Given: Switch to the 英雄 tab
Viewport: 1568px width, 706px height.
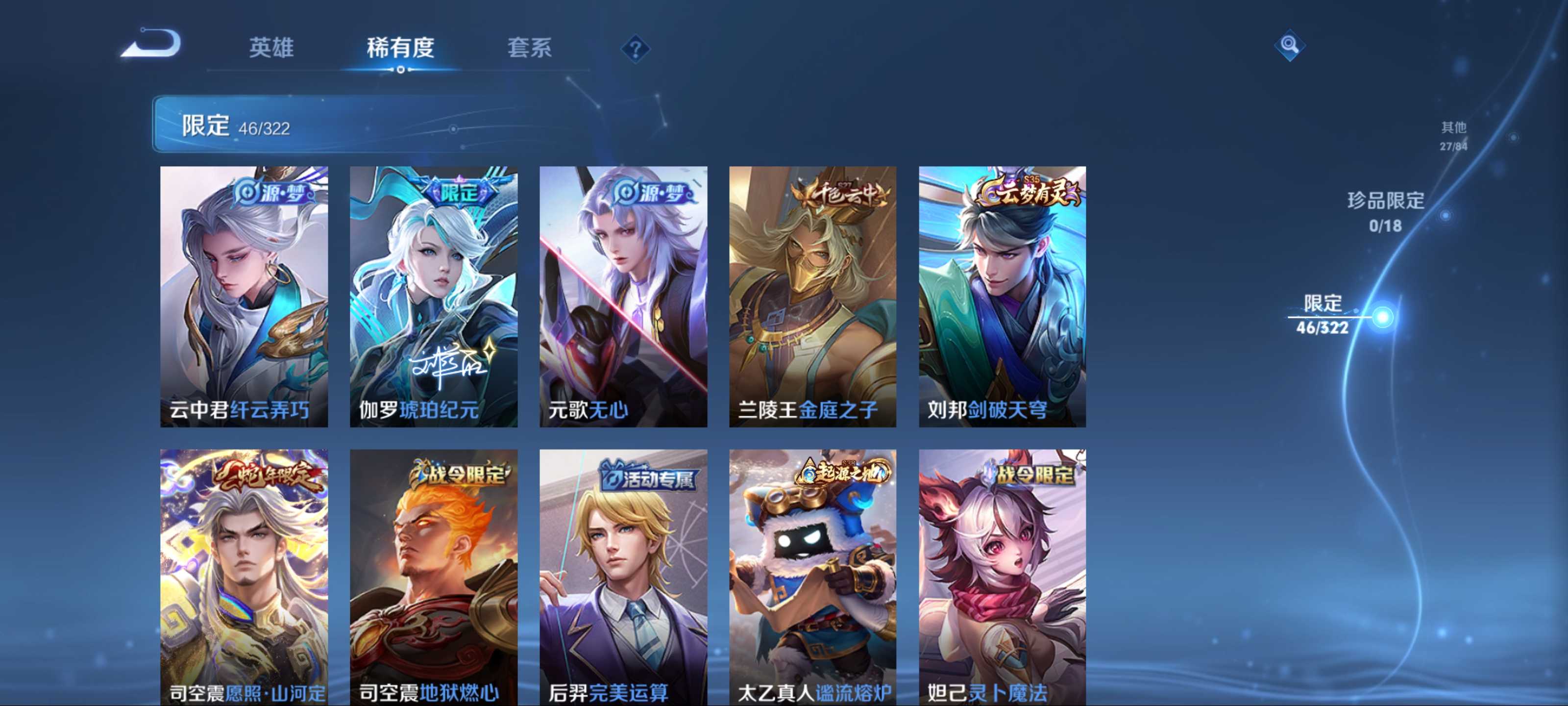Looking at the screenshot, I should (271, 48).
